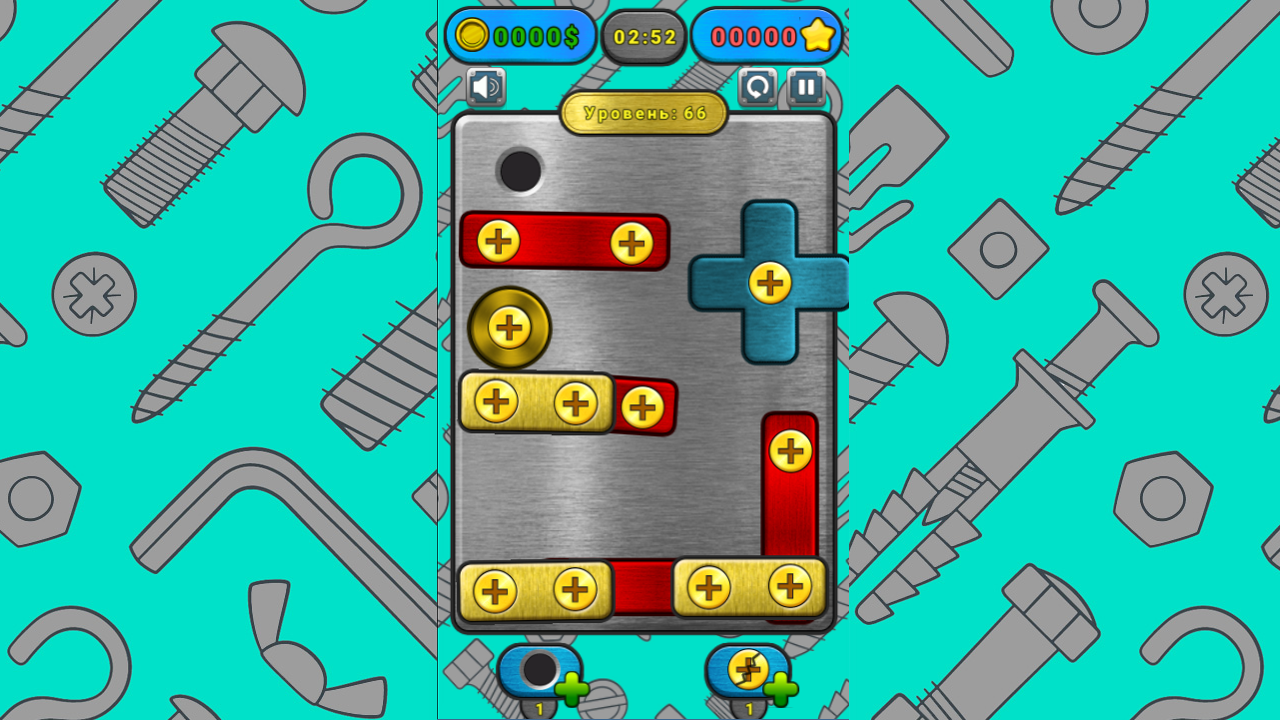This screenshot has height=720, width=1280.
Task: Tap the 02:52 timer display
Action: coord(645,37)
